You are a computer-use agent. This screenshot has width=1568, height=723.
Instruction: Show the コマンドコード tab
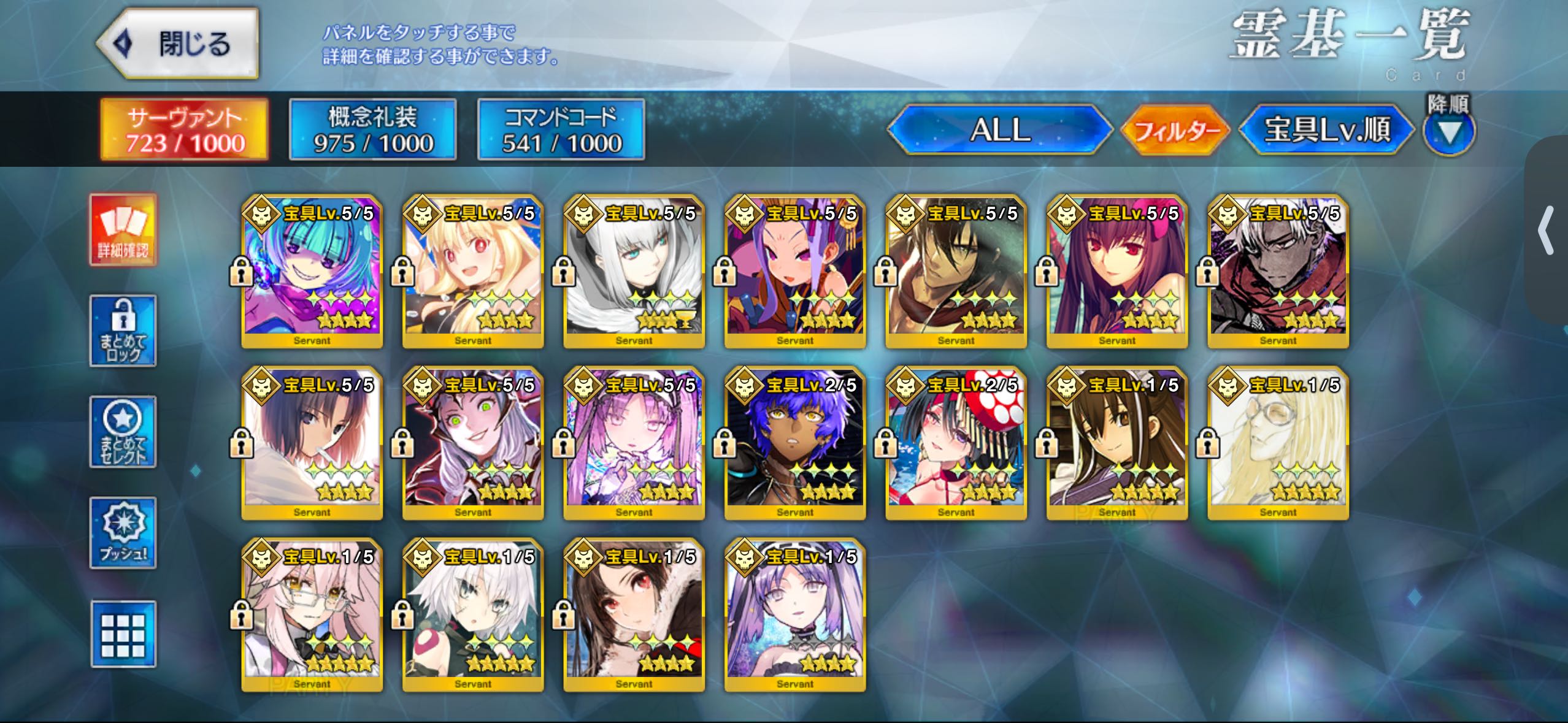tap(561, 130)
